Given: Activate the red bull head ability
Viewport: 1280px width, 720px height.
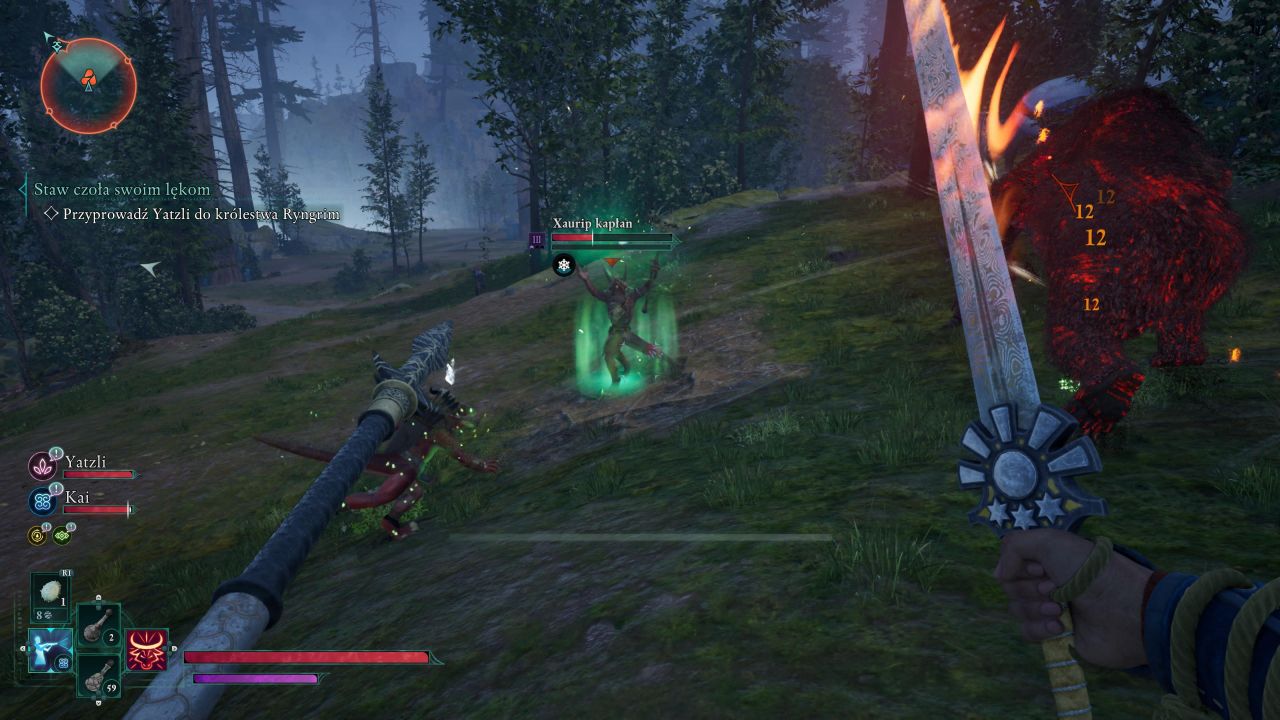Looking at the screenshot, I should coord(146,650).
